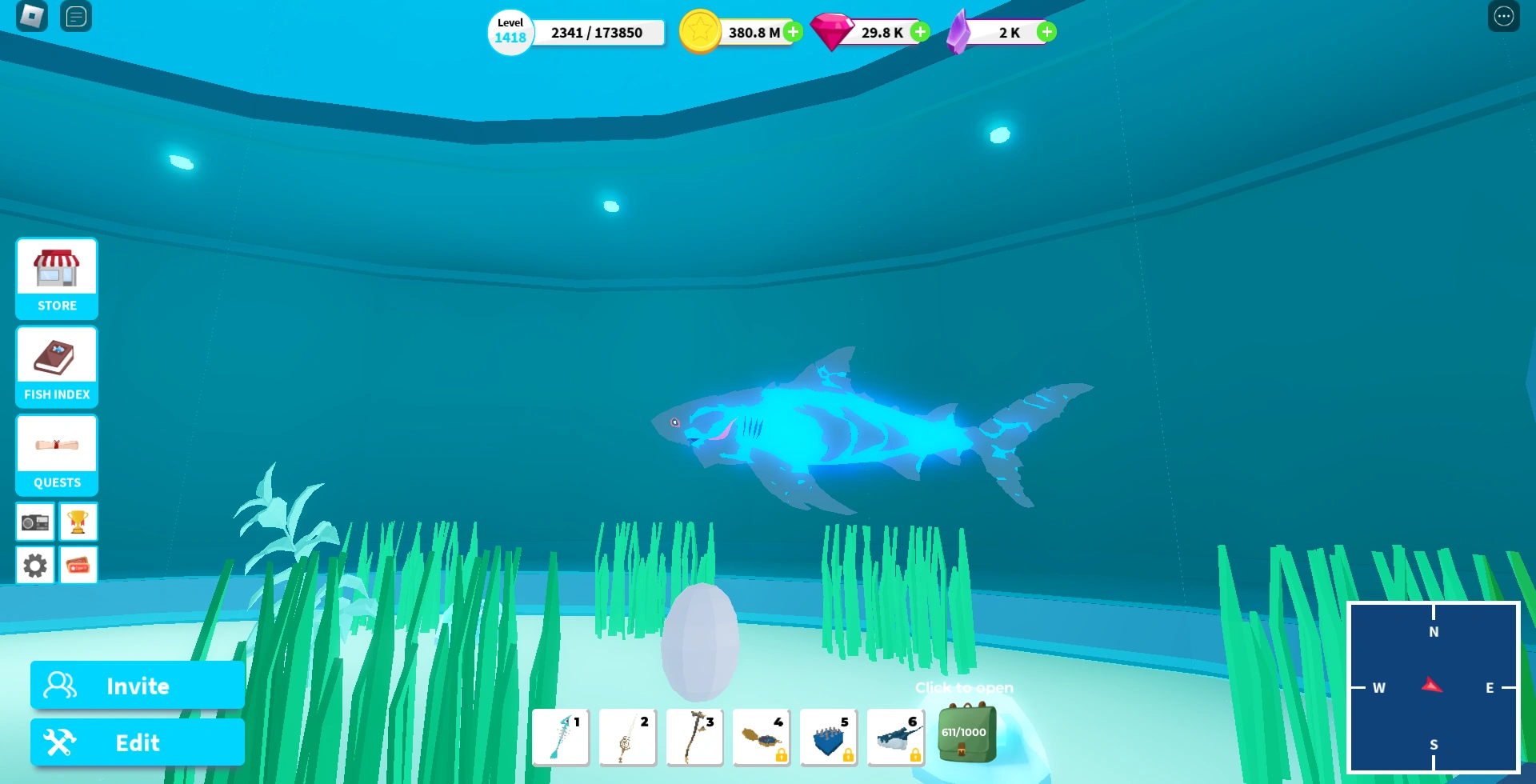Click the locked shark item in slot 6
Image resolution: width=1536 pixels, height=784 pixels.
[x=896, y=736]
